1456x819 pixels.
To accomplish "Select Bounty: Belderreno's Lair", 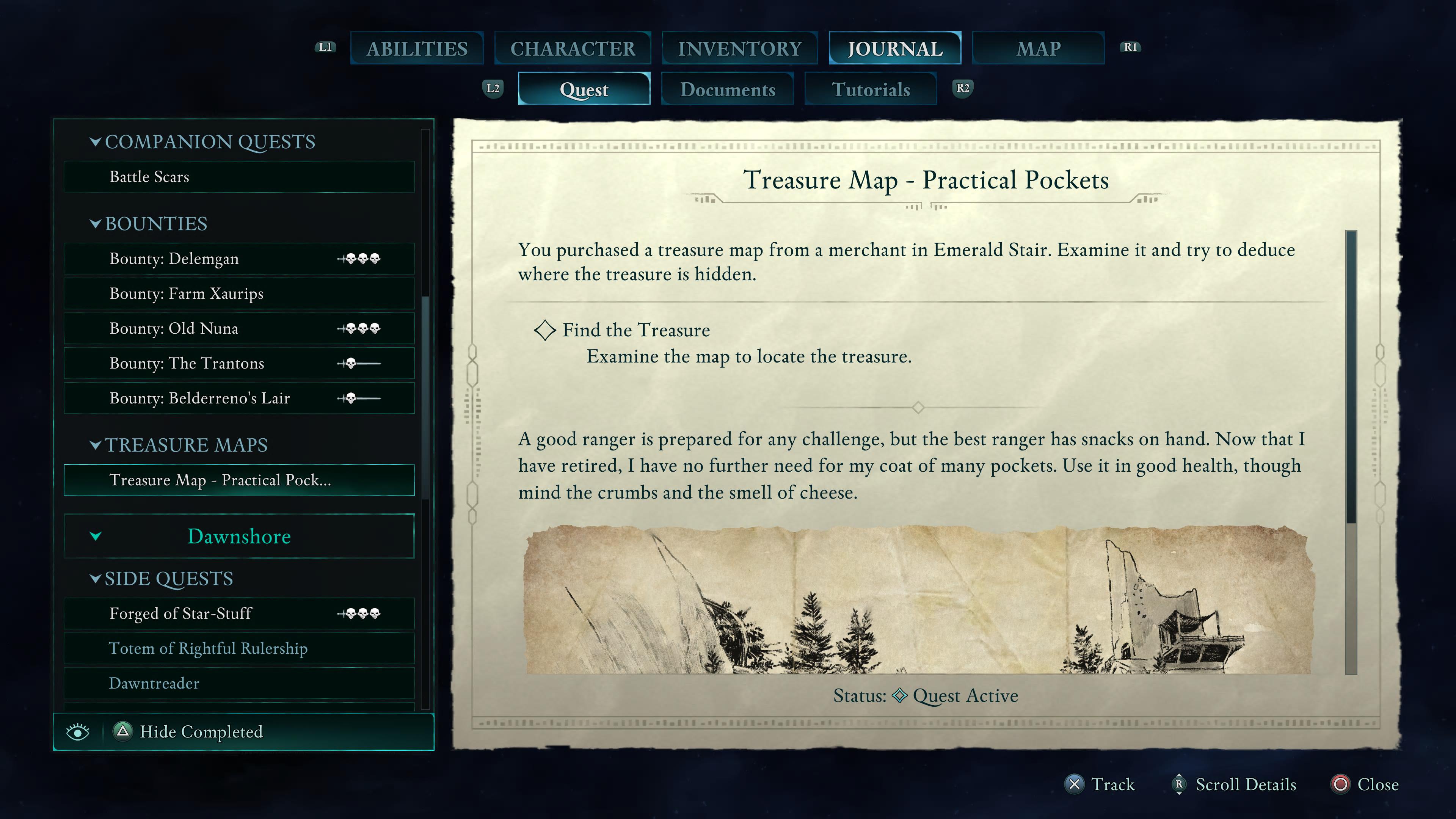I will pyautogui.click(x=239, y=399).
